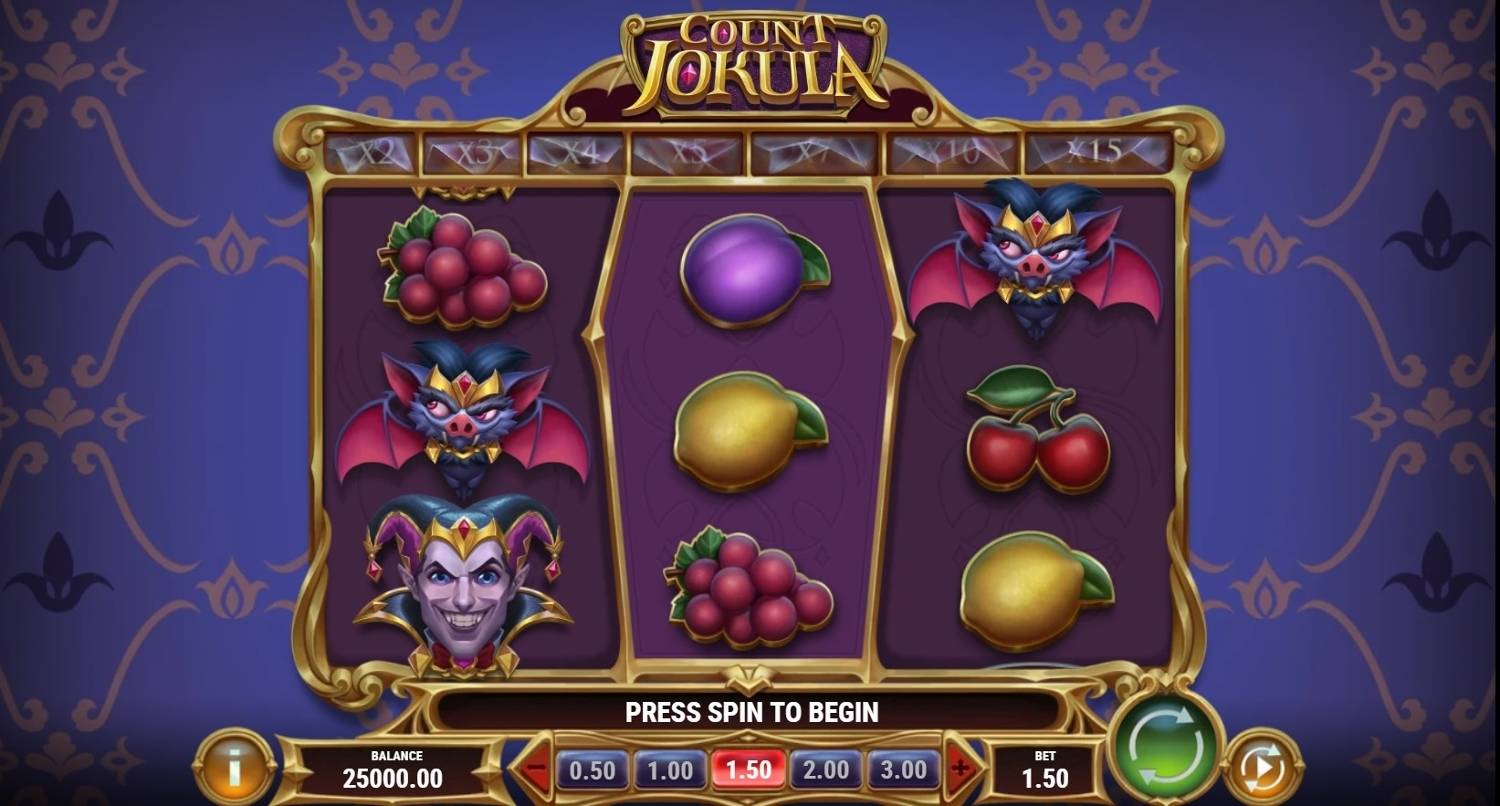Click the Balance display showing 25000.00

click(x=393, y=770)
